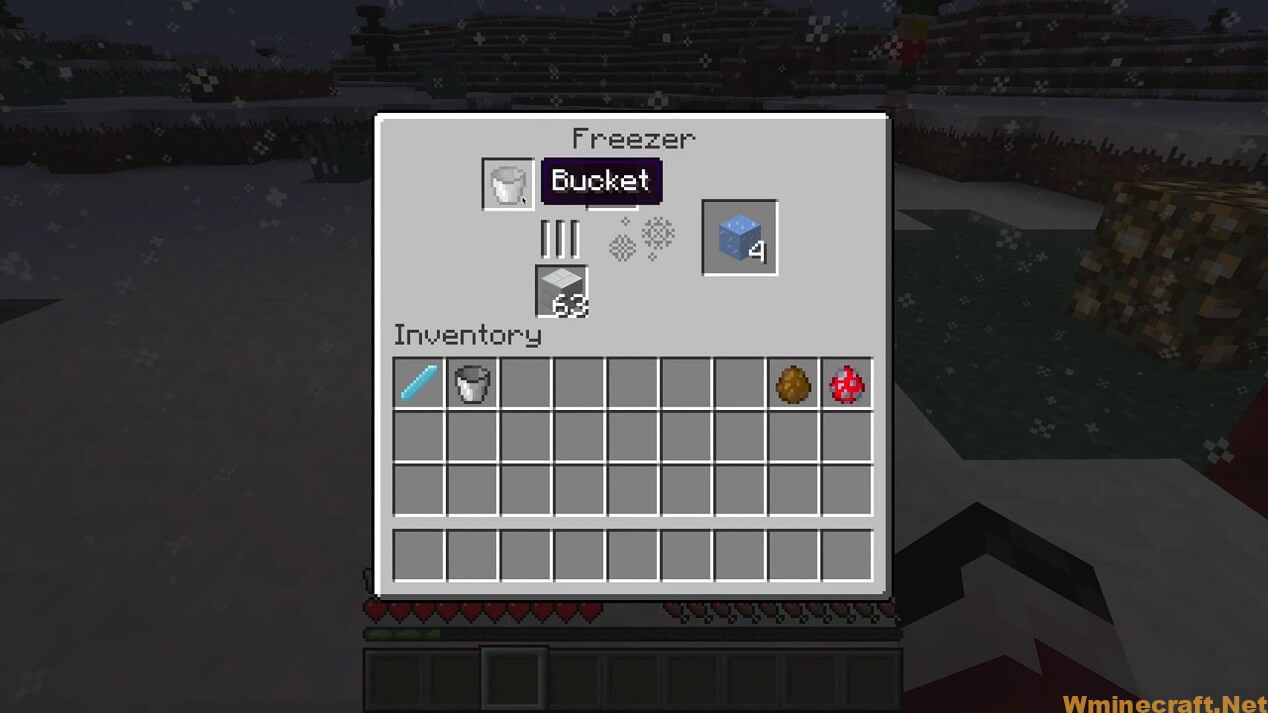Grab the bucket in the inventory row
The image size is (1268, 713).
click(473, 384)
